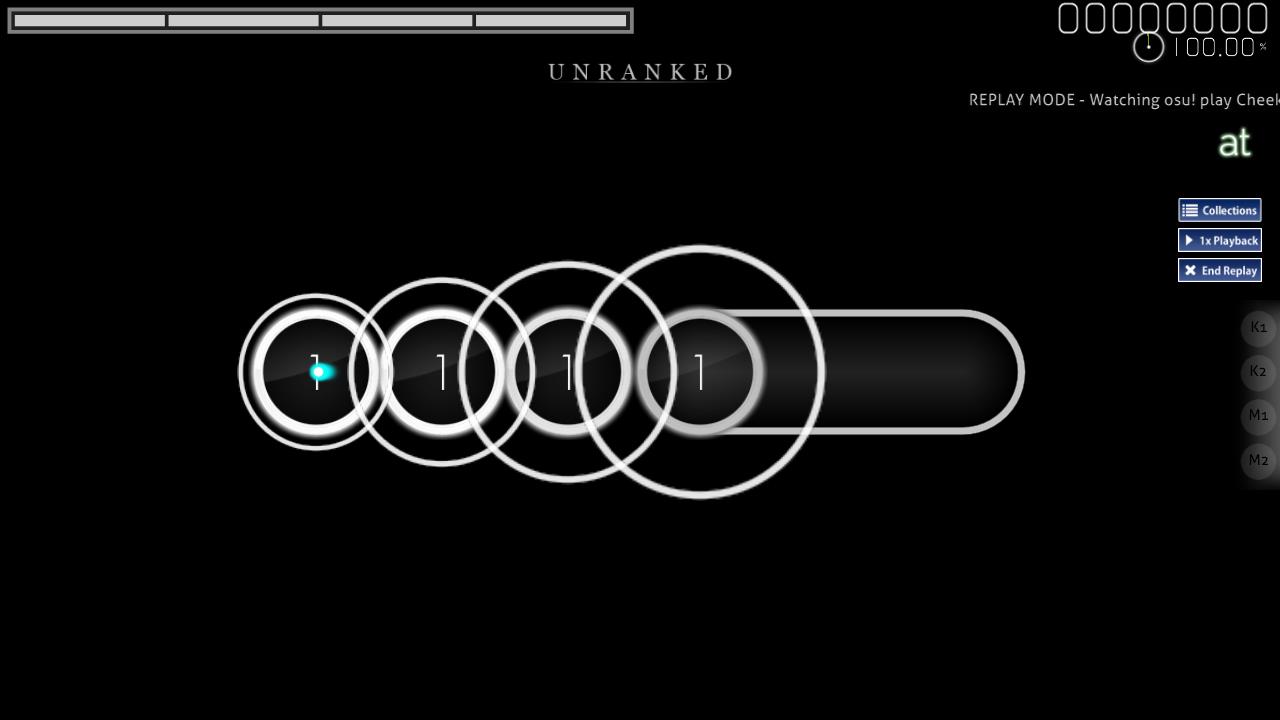Viewport: 1280px width, 720px height.
Task: Click the K2 key overlay indicator
Action: [x=1258, y=371]
